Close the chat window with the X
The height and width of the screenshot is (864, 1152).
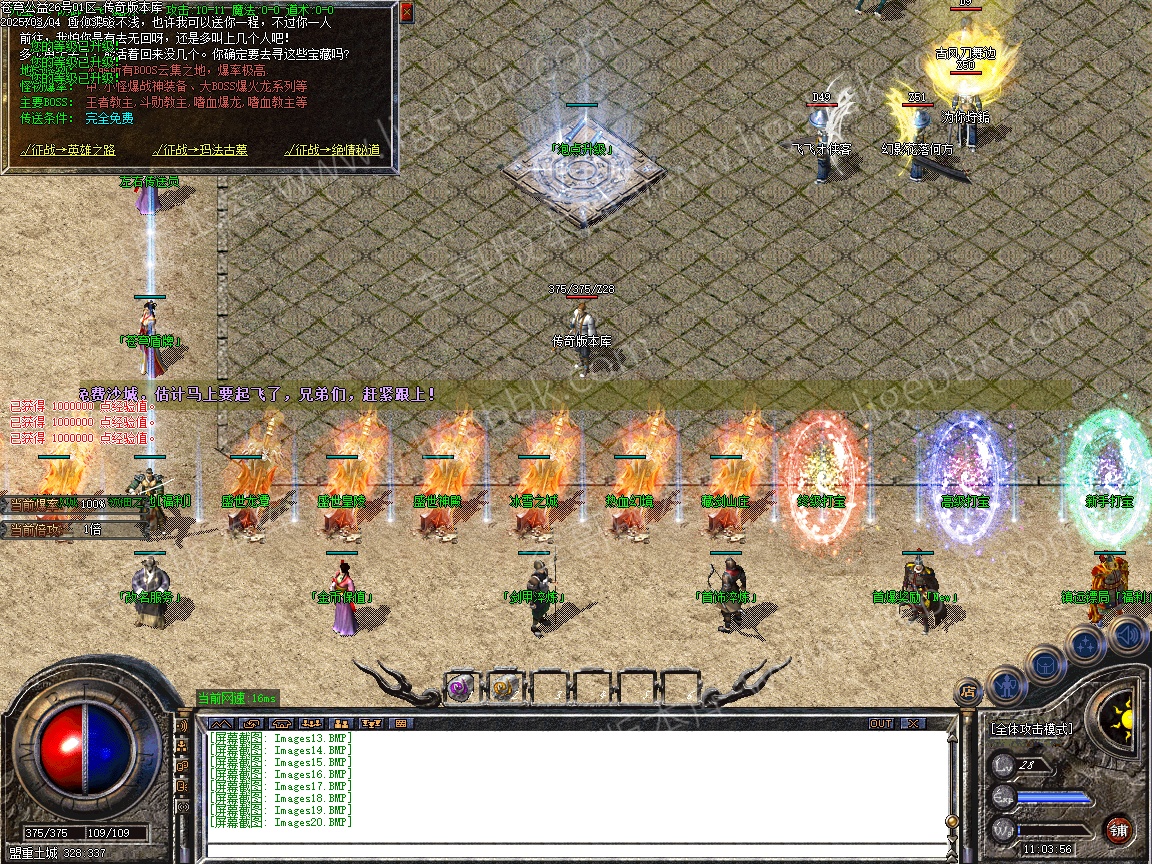tap(913, 723)
